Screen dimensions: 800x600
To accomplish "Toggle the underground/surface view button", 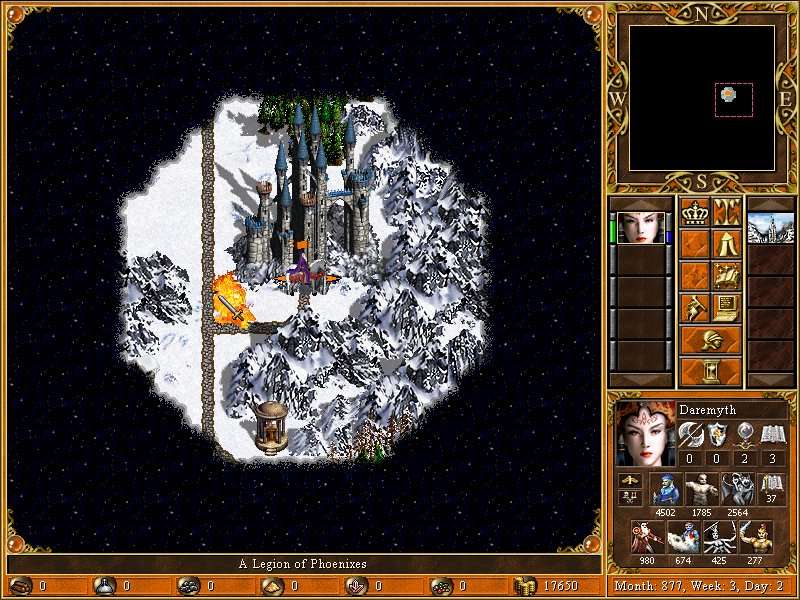I will coord(726,213).
